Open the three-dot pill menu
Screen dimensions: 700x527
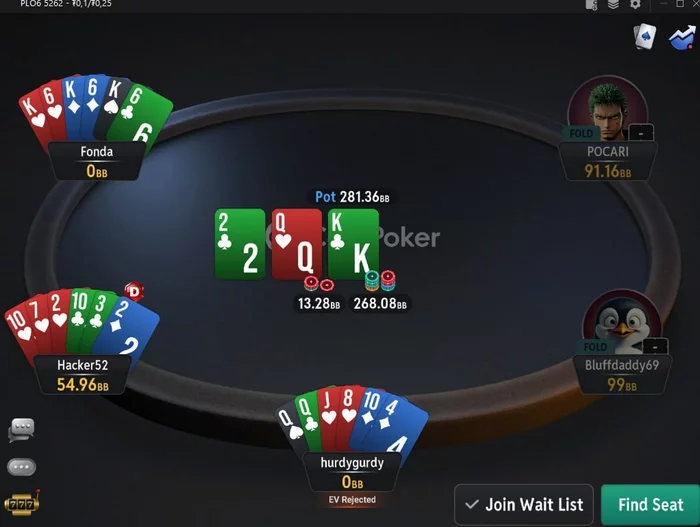click(21, 466)
